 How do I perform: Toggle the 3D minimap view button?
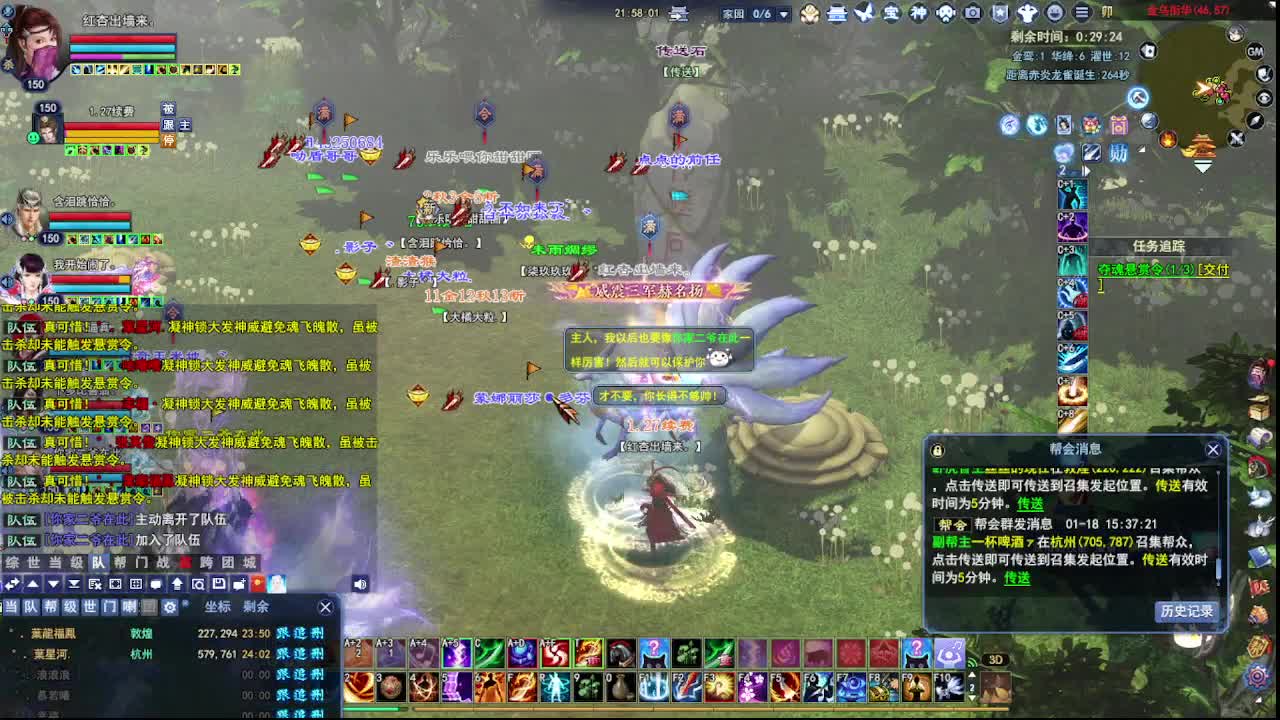click(995, 659)
